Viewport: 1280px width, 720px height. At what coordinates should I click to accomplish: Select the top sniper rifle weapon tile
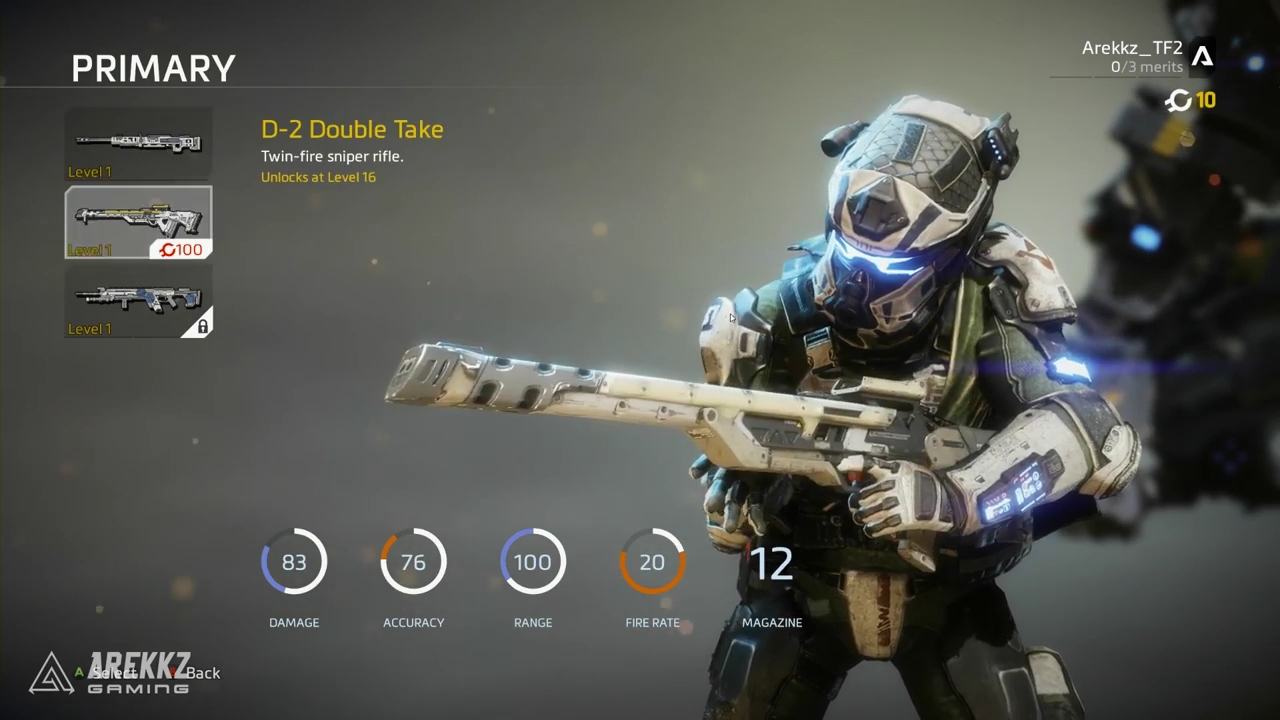pyautogui.click(x=139, y=144)
